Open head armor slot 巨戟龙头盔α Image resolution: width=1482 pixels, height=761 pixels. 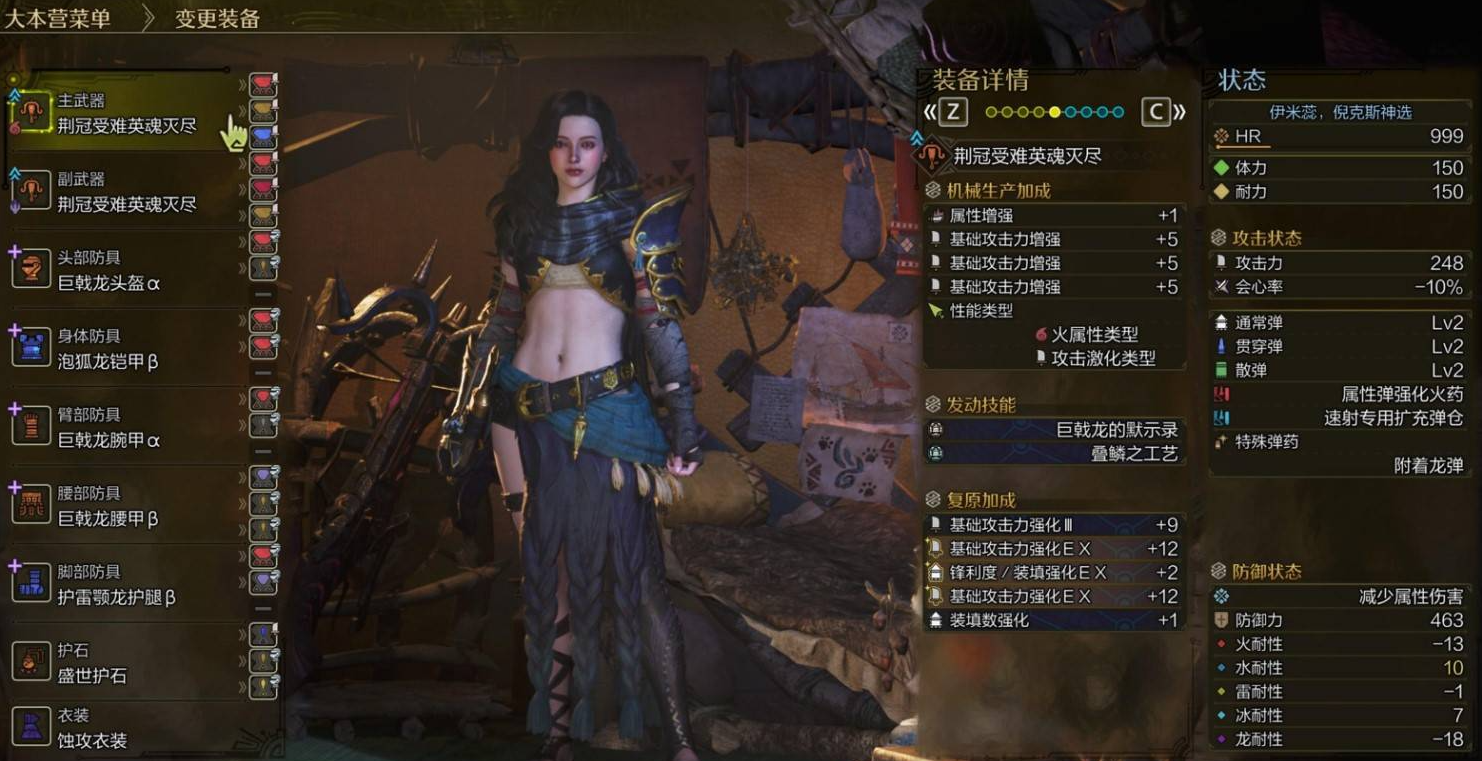(108, 271)
